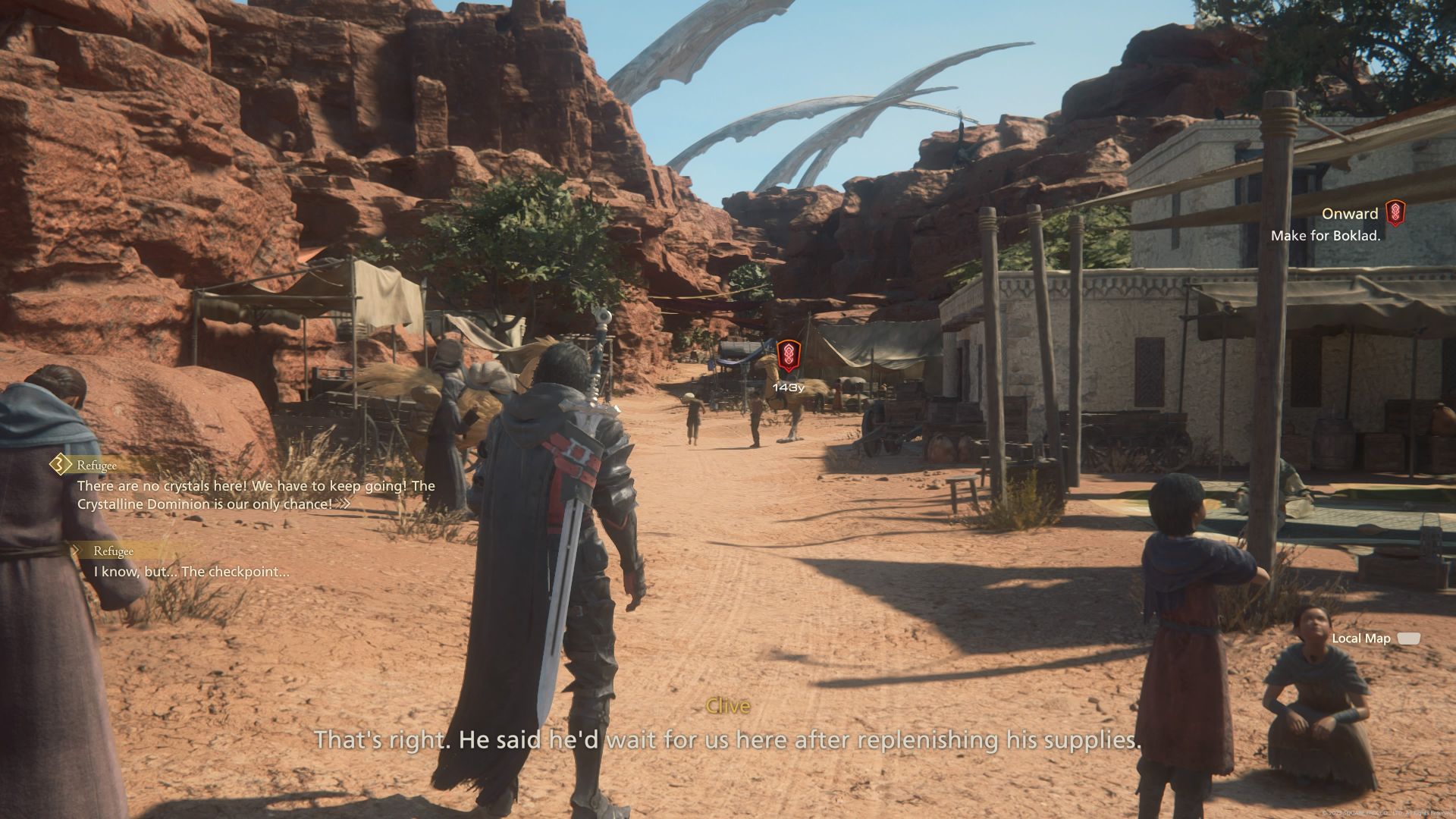Click the gold chevron beside lower Refugee nameplate
Screen dimensions: 1456x819
click(x=78, y=551)
